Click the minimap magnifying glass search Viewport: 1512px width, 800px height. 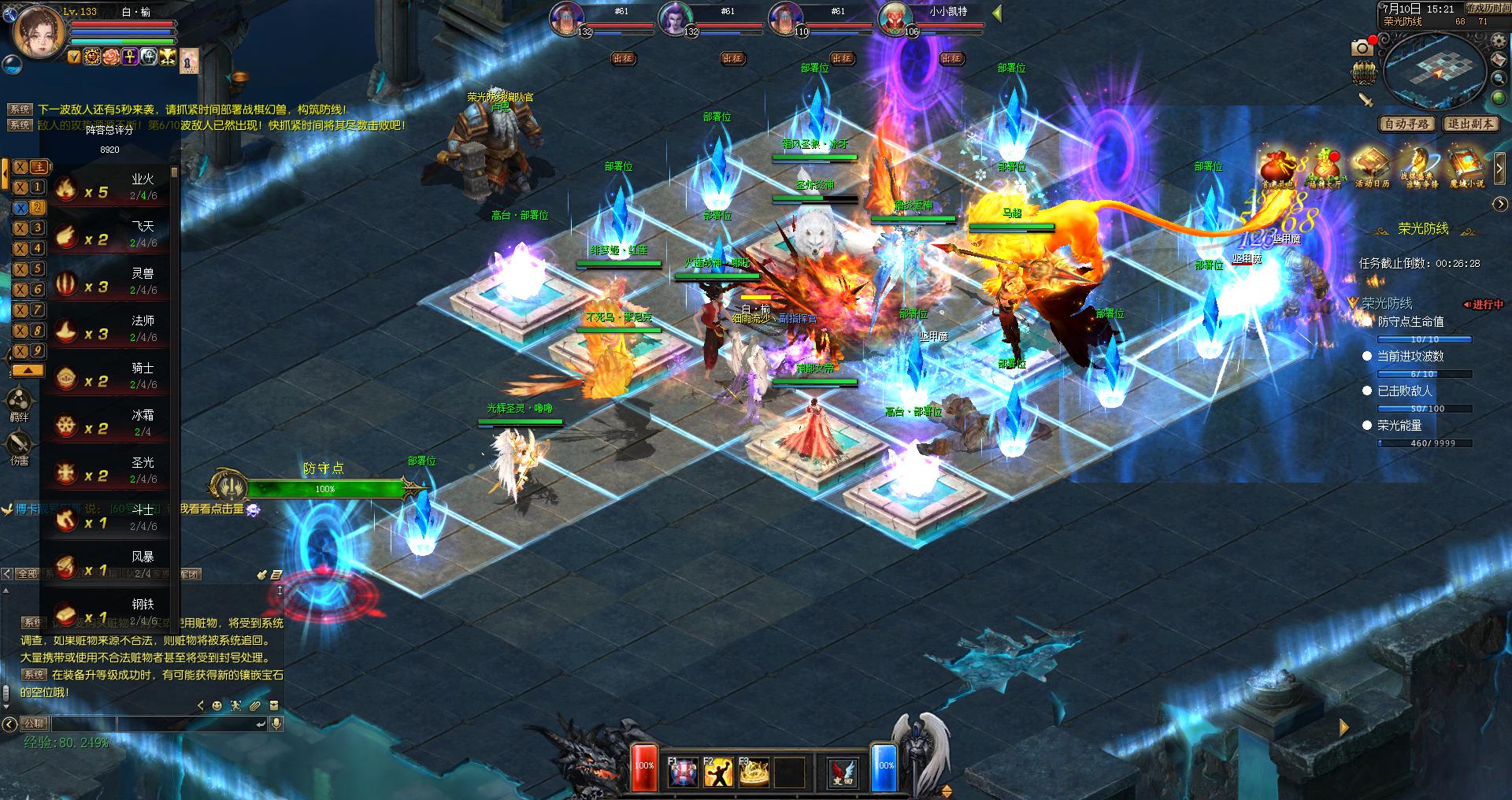1499,80
